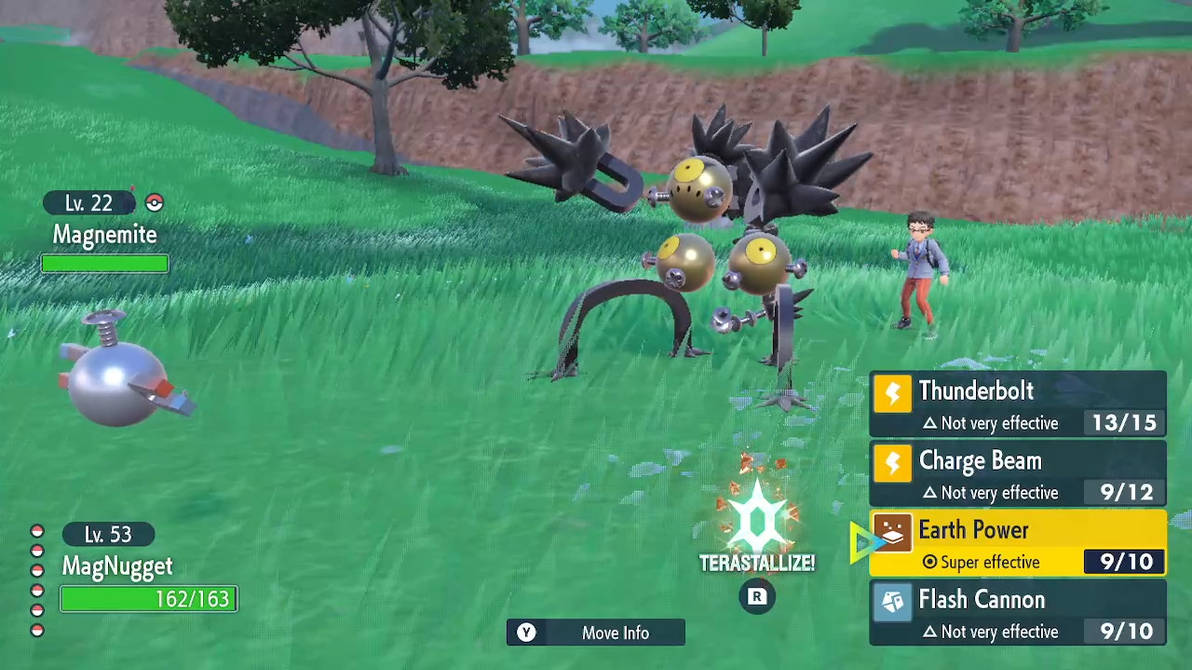This screenshot has height=670, width=1192.
Task: Select the Thunderbolt move
Action: pos(1017,404)
